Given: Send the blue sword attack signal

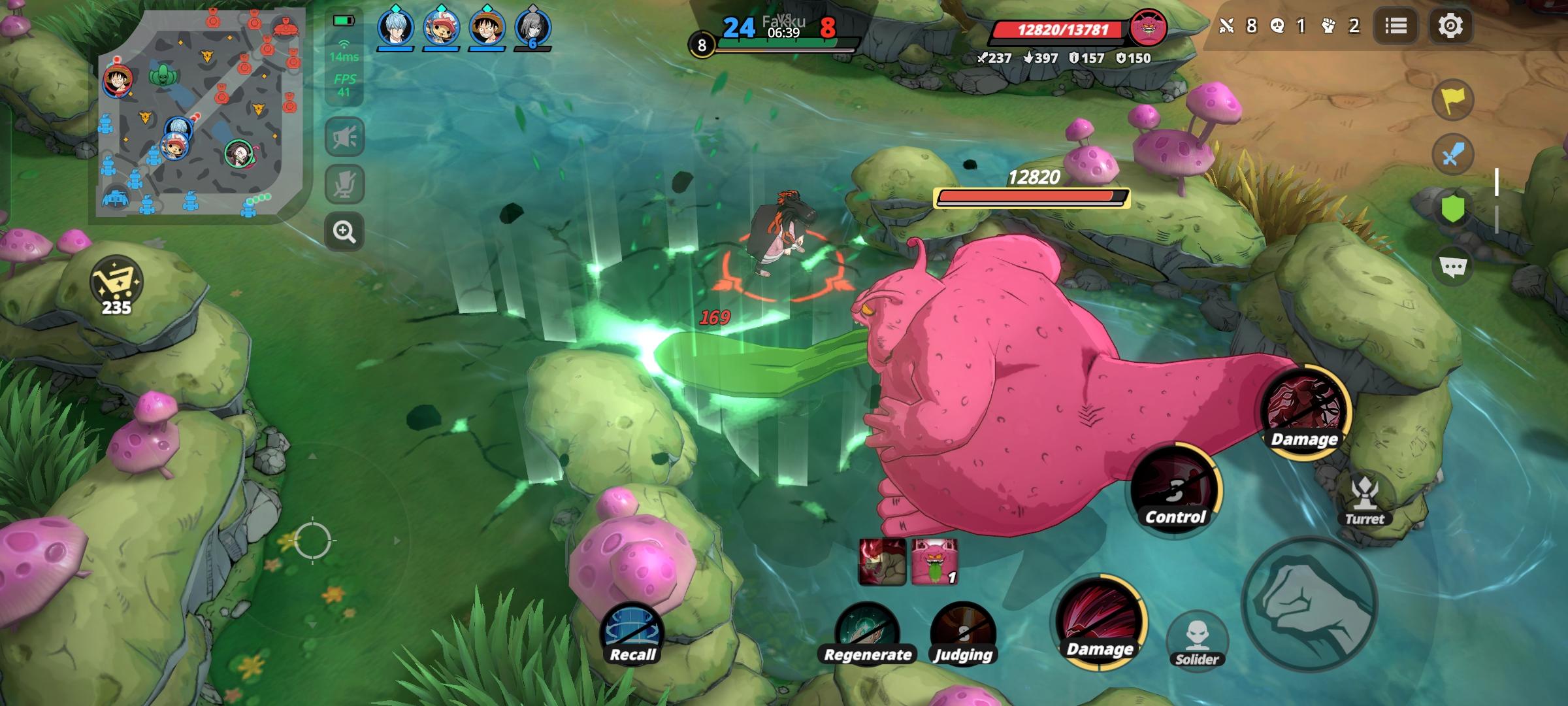Looking at the screenshot, I should 1452,155.
